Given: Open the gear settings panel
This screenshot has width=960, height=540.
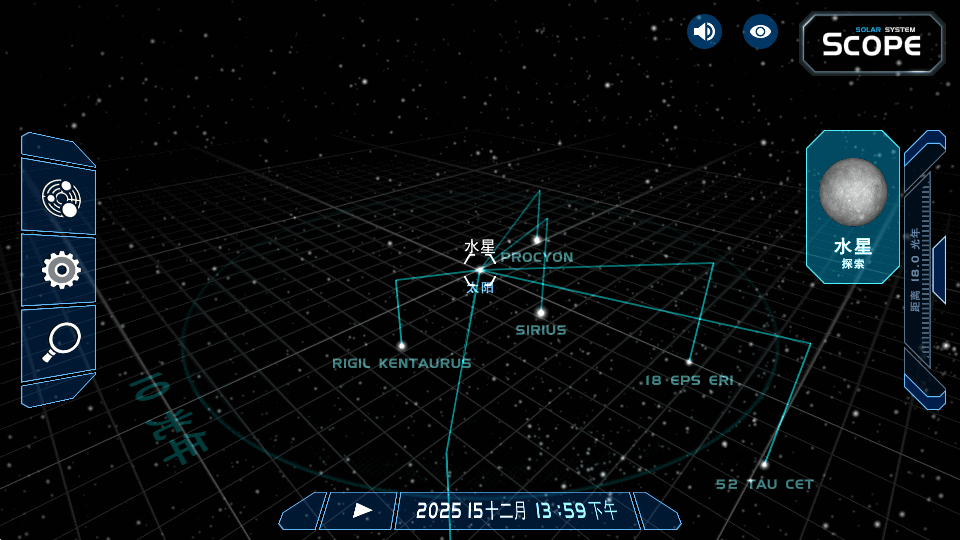Looking at the screenshot, I should [x=60, y=270].
